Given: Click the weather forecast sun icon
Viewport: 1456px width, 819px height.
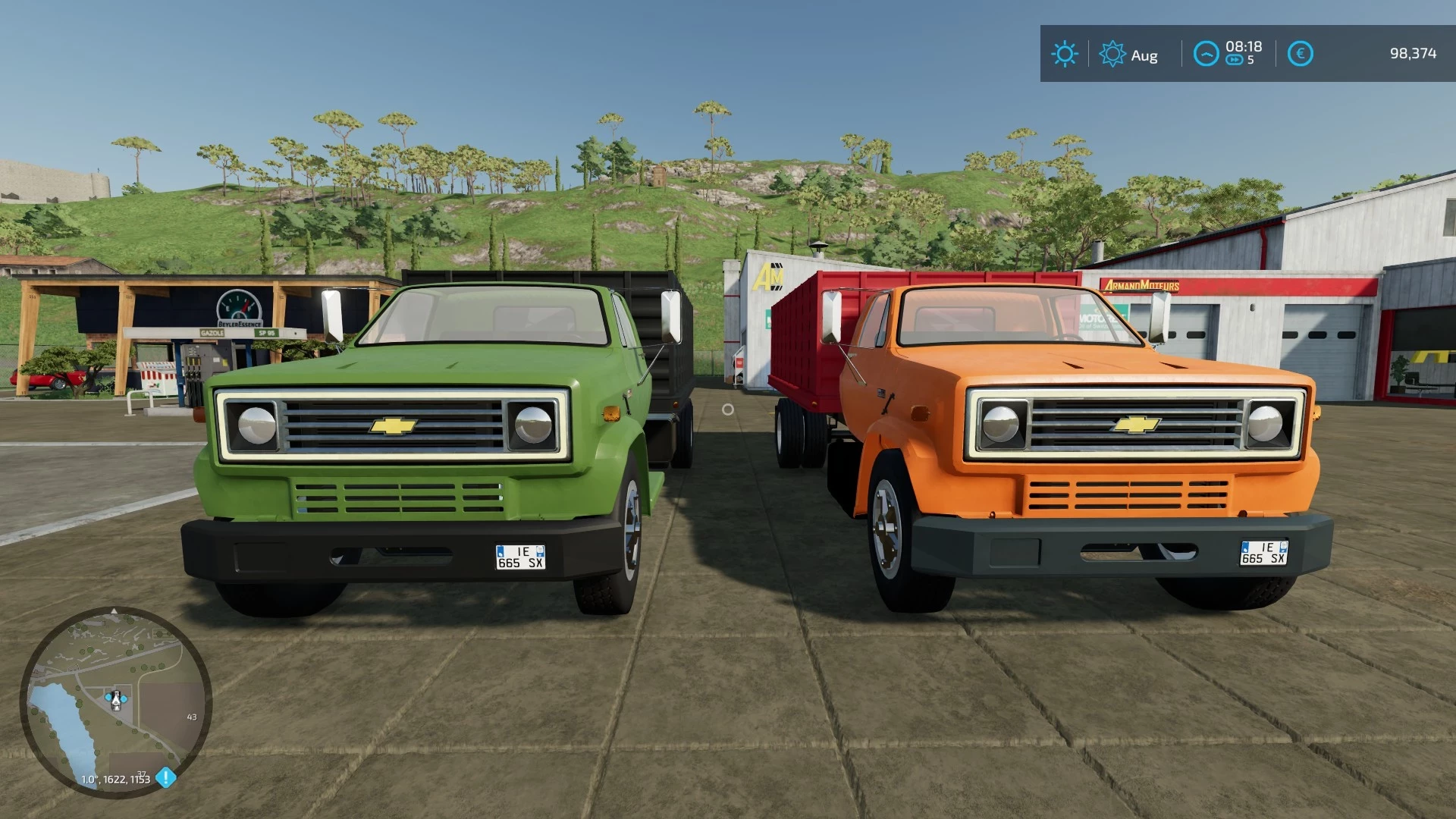Looking at the screenshot, I should pos(1112,53).
